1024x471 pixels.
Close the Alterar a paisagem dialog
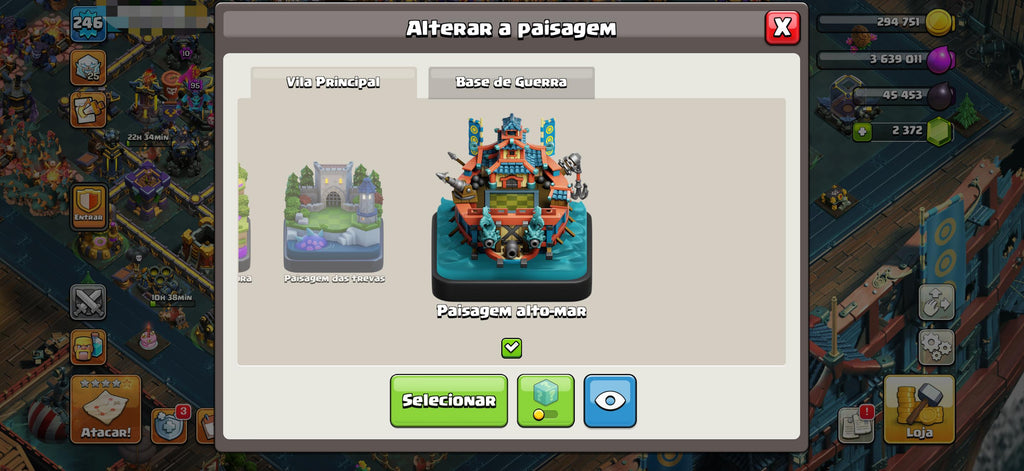tap(782, 28)
